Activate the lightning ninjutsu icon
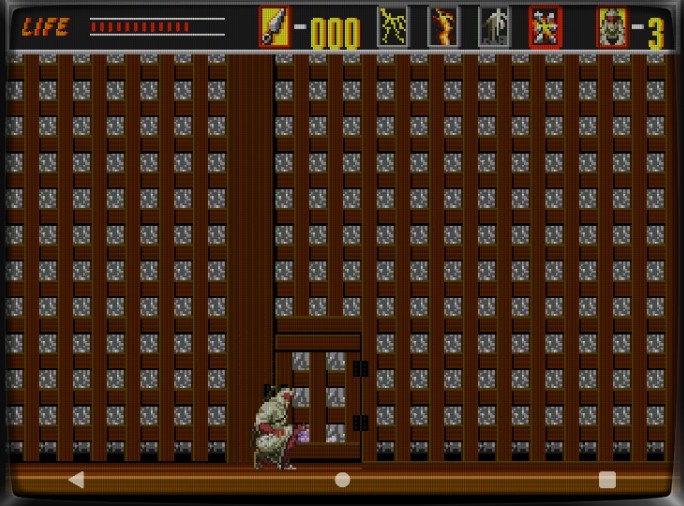The height and width of the screenshot is (506, 684). pyautogui.click(x=392, y=27)
